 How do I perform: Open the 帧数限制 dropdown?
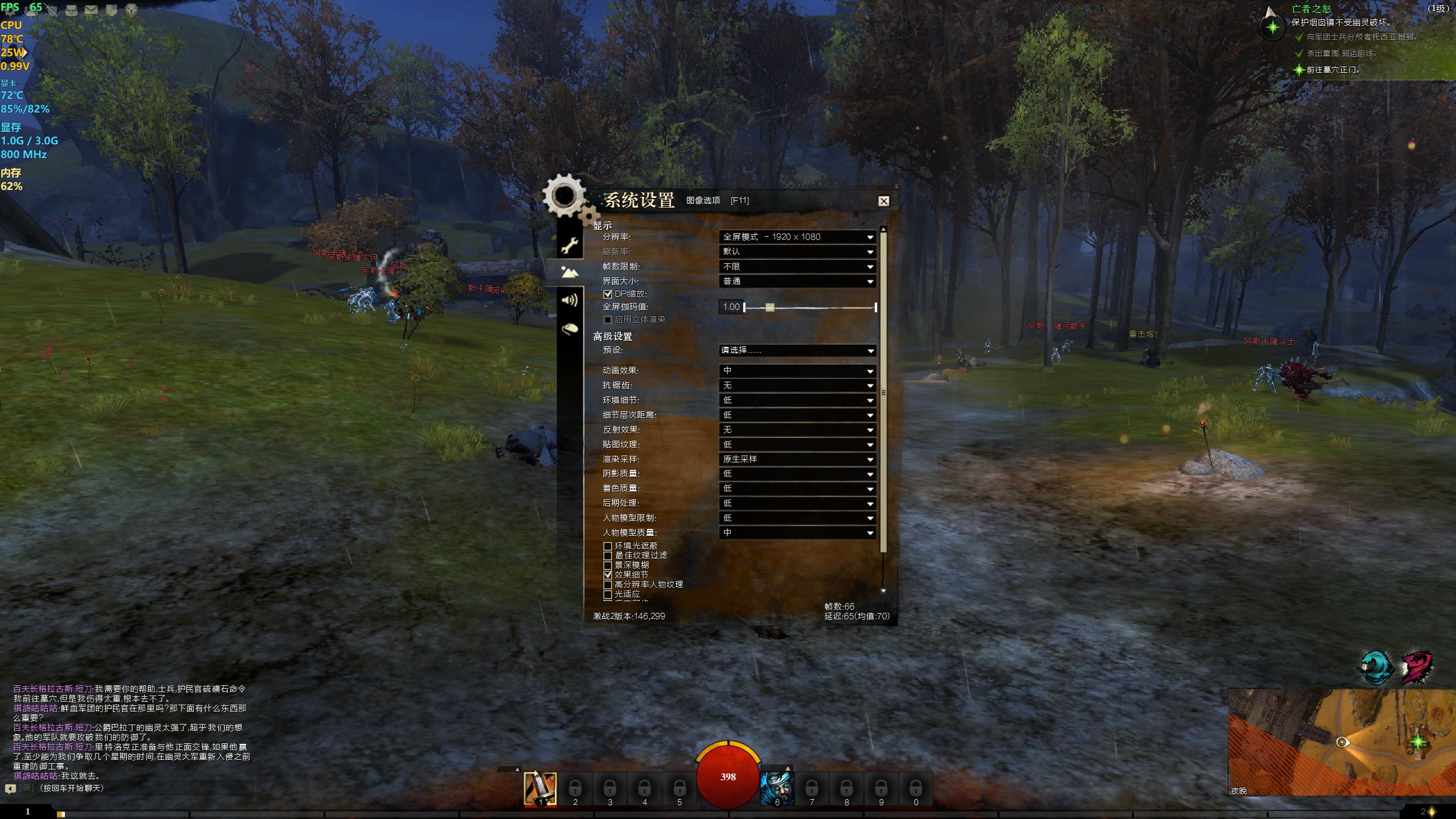pyautogui.click(x=797, y=266)
